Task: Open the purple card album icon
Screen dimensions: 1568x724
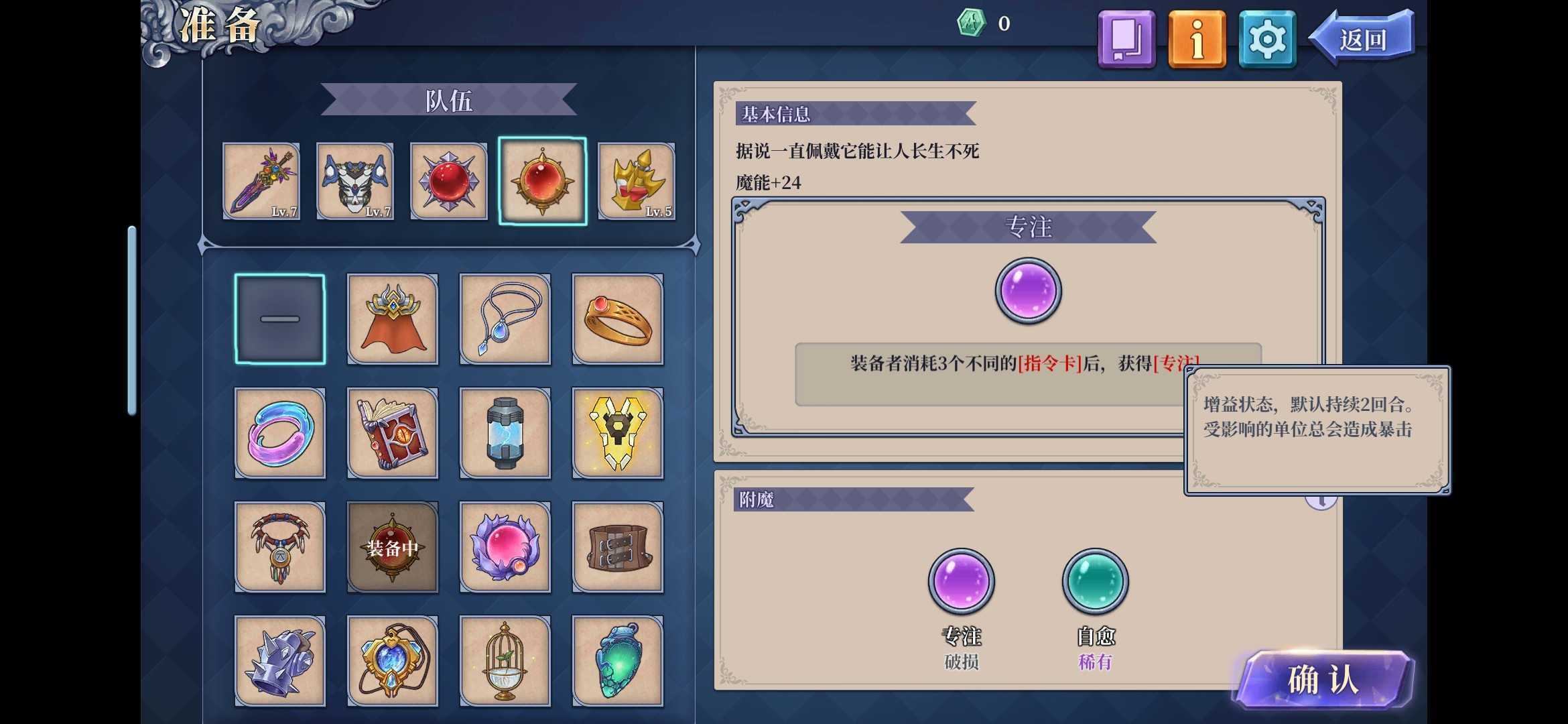Action: [1126, 39]
